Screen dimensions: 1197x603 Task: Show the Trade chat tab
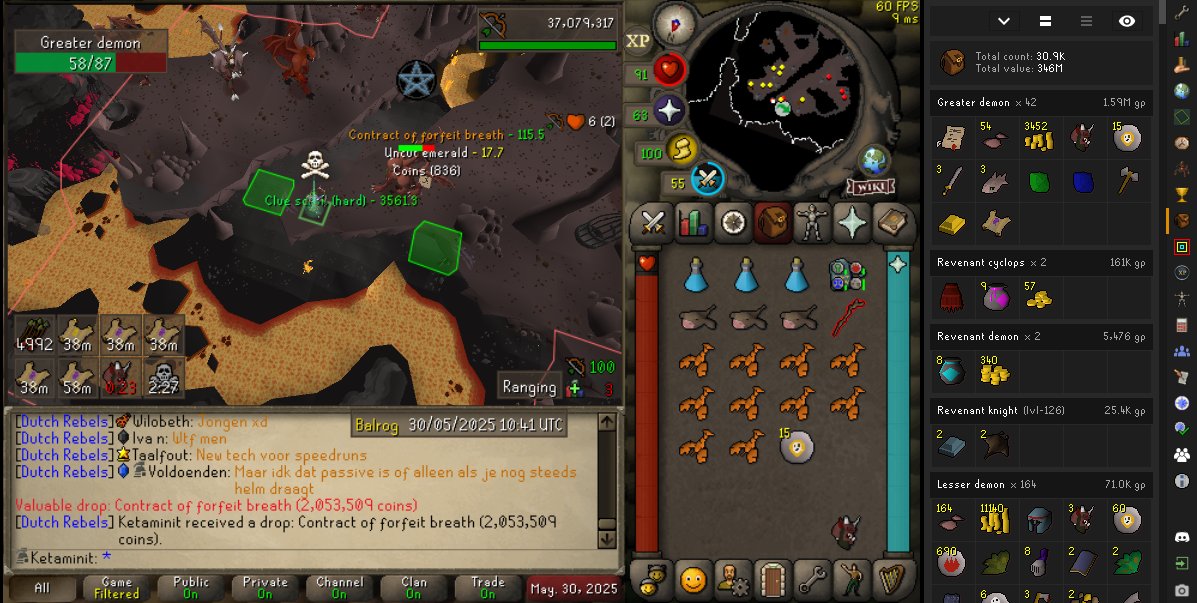488,588
